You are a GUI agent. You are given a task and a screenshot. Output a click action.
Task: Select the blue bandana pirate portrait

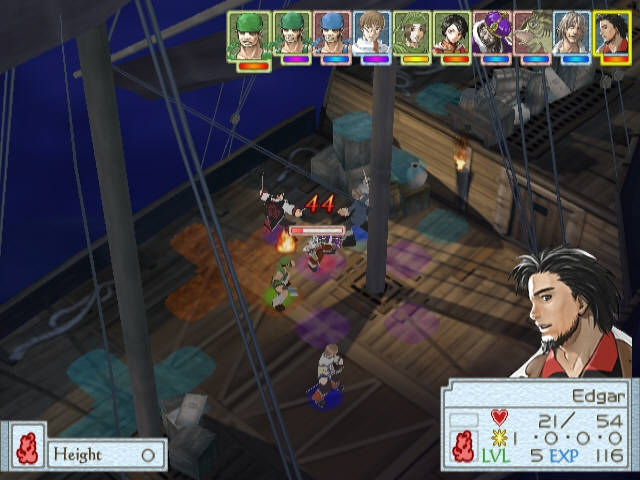332,34
